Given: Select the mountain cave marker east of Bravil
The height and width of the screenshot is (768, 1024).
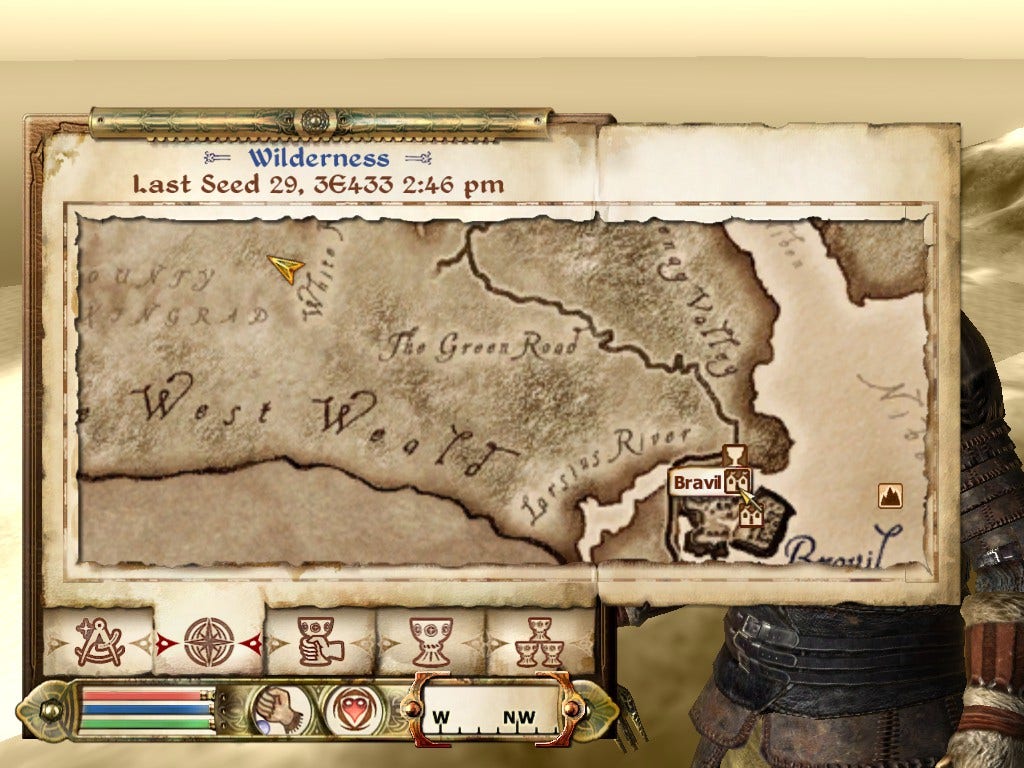Looking at the screenshot, I should click(x=890, y=494).
